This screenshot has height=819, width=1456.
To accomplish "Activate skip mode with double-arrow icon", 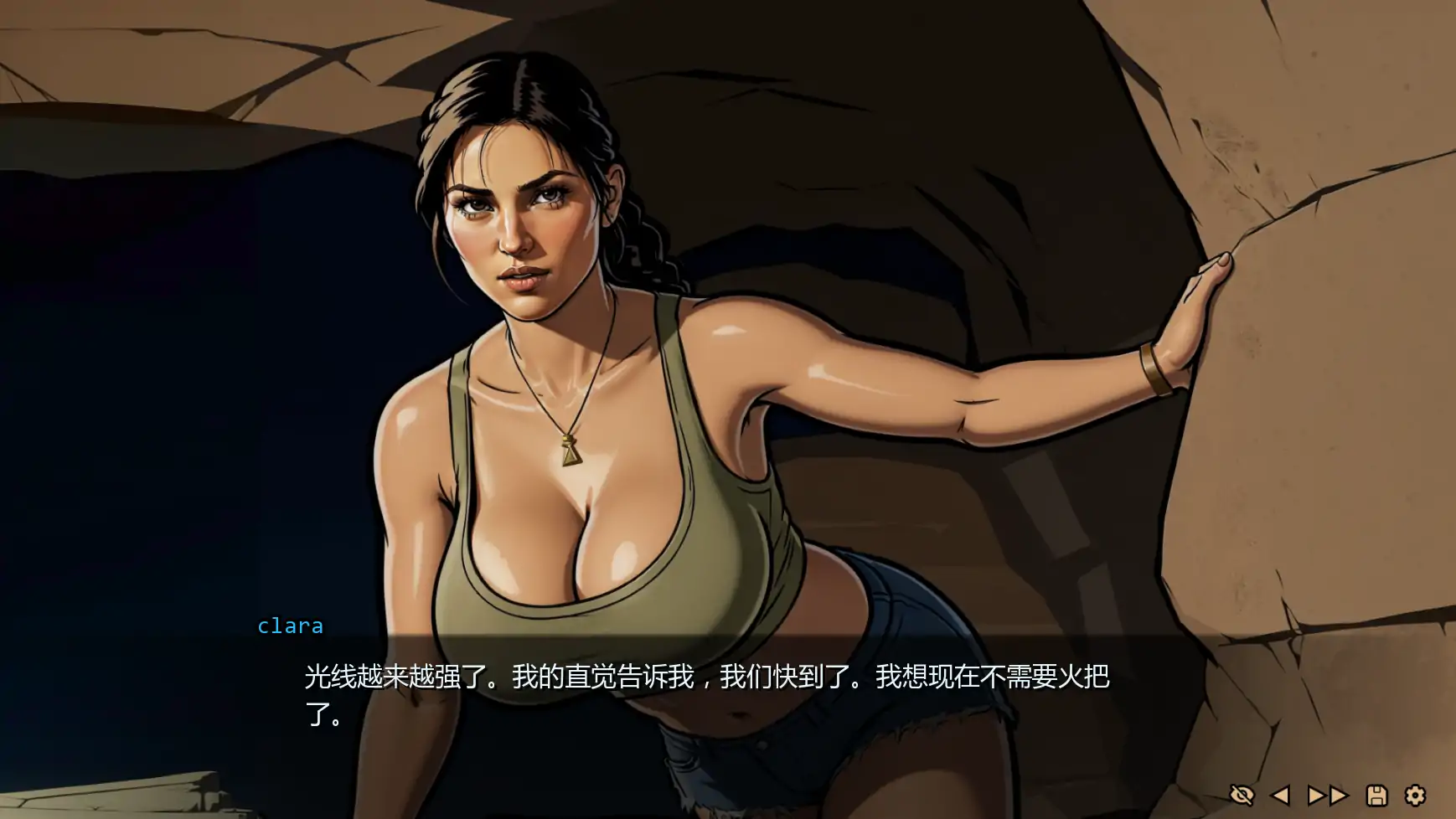I will pos(1329,795).
